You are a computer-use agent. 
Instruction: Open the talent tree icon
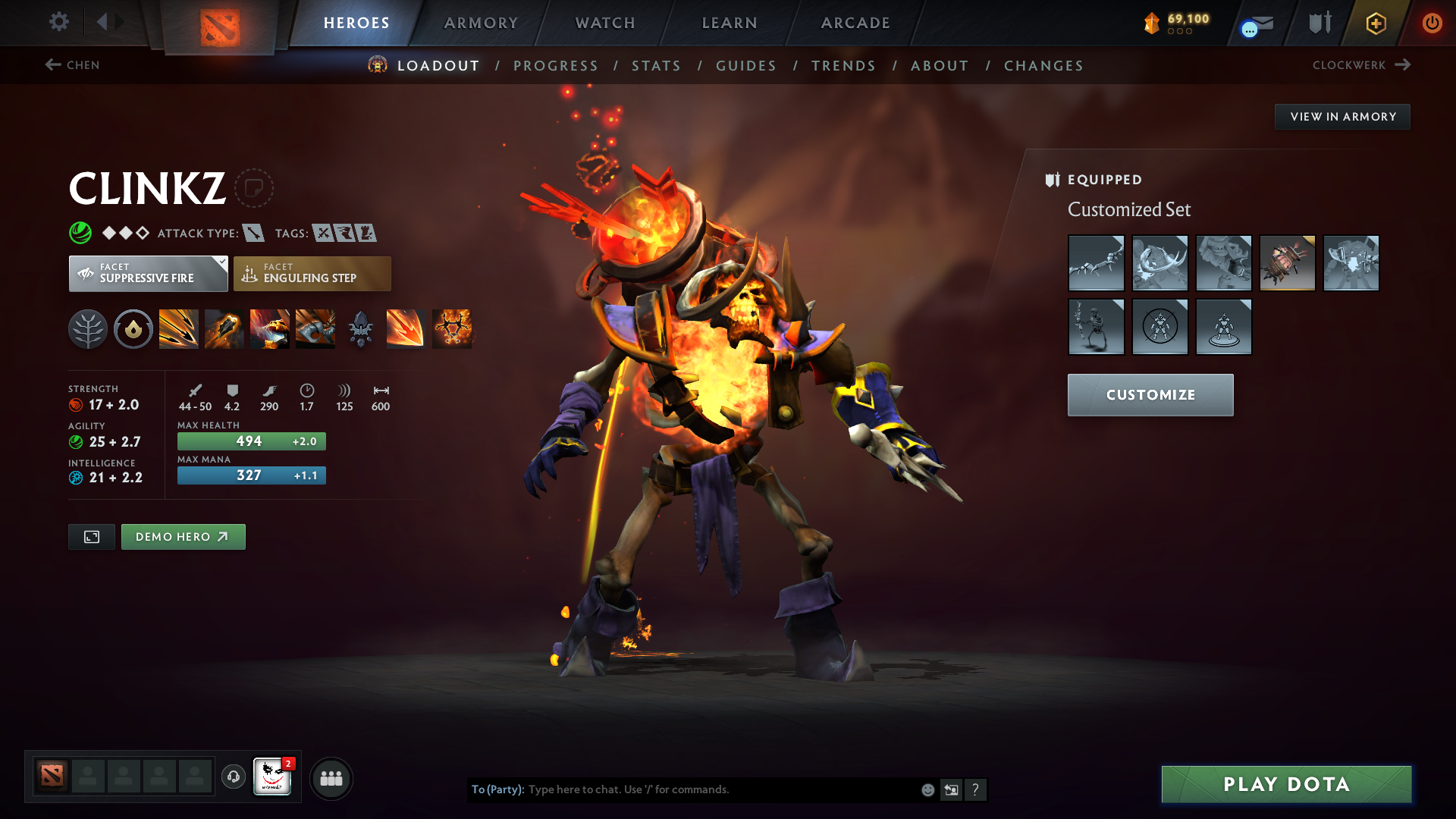(88, 328)
